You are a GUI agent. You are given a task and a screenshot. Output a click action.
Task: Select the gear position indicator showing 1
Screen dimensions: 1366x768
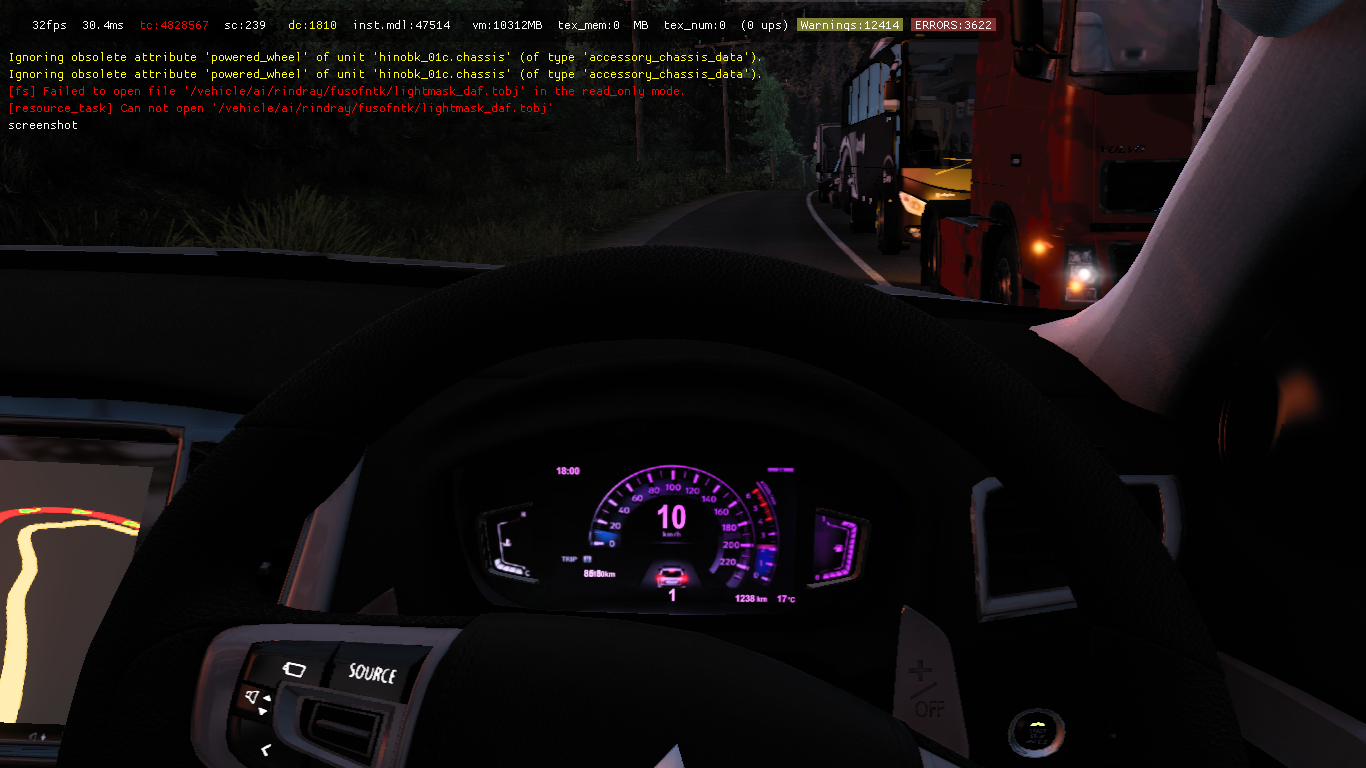pyautogui.click(x=672, y=594)
